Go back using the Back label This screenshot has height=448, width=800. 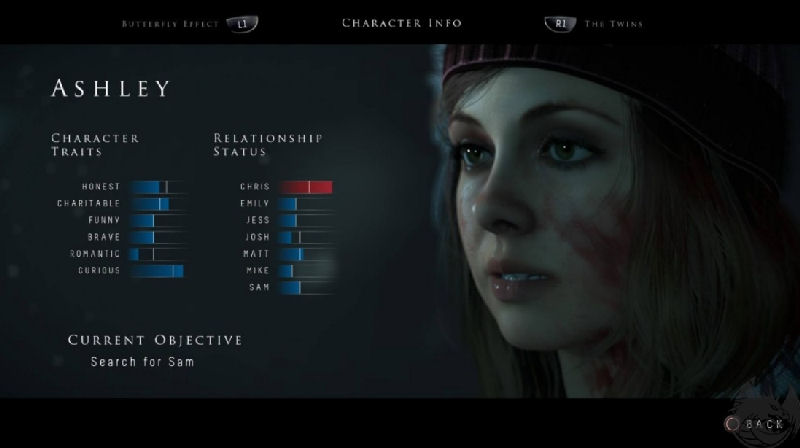point(763,424)
